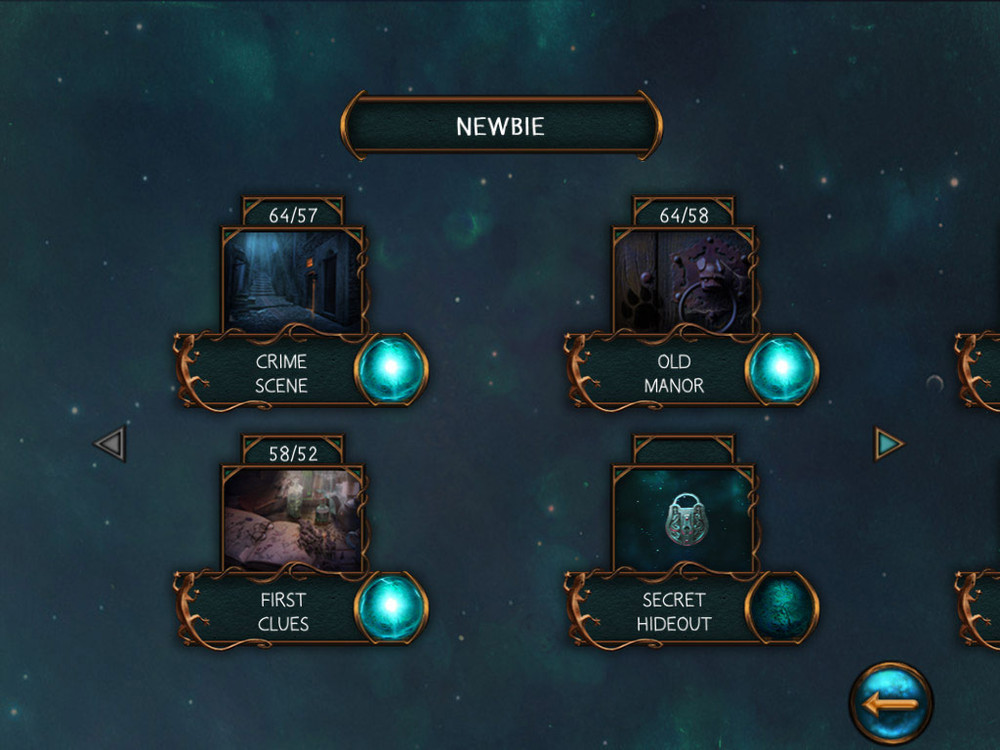Activate the glowing orb beside Old Manor
Image resolution: width=1000 pixels, height=750 pixels.
click(782, 369)
